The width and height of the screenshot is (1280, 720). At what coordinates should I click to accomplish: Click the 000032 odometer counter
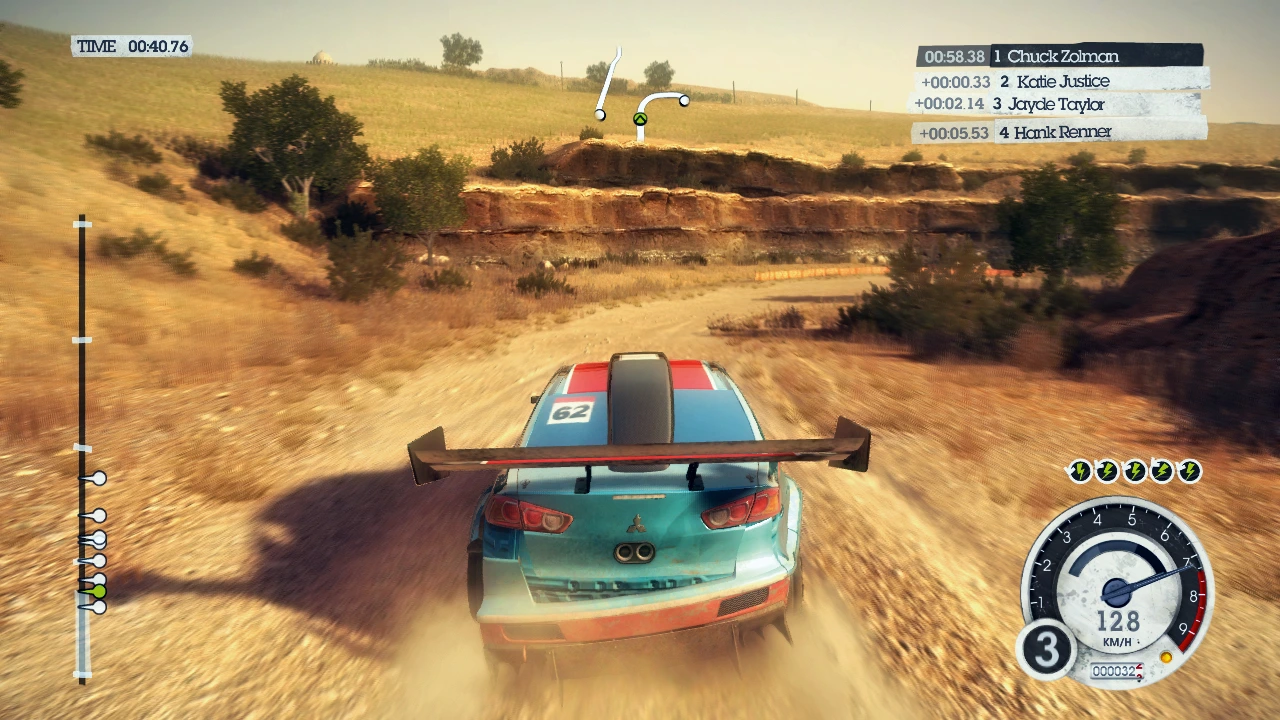point(1117,671)
